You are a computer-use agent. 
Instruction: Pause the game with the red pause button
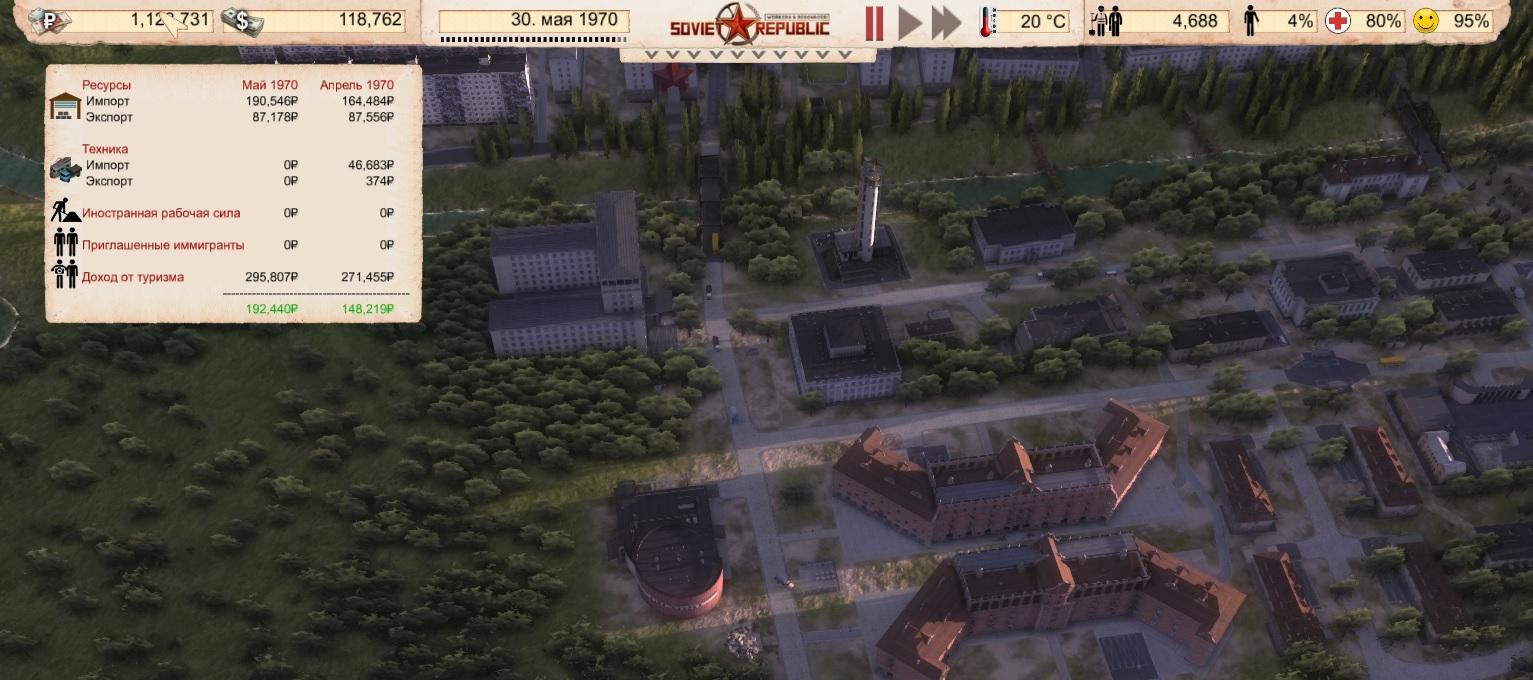coord(874,22)
